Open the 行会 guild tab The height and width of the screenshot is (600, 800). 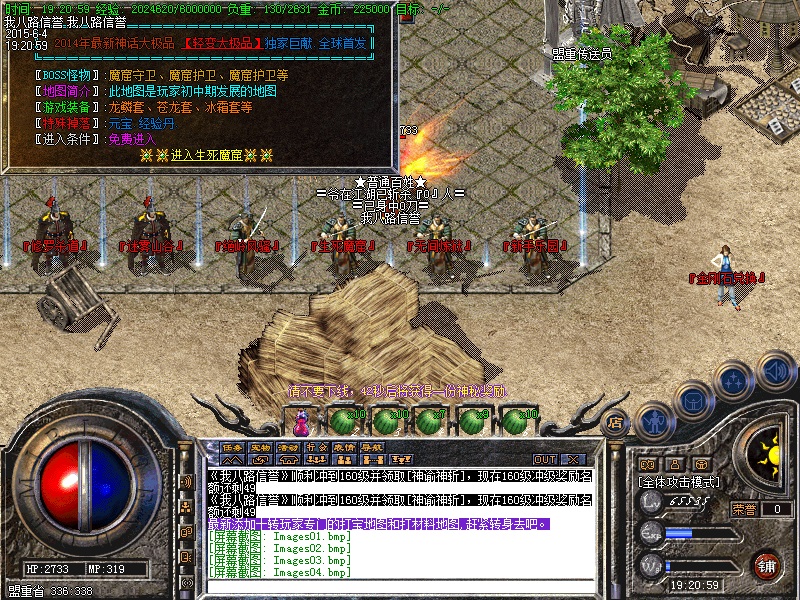[317, 447]
